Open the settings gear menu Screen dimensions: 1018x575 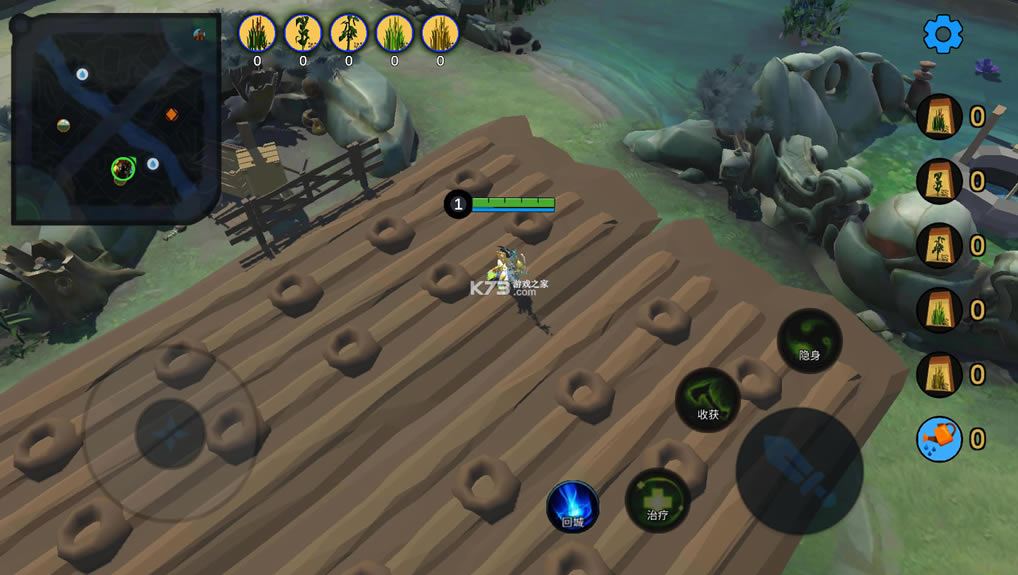tap(942, 34)
